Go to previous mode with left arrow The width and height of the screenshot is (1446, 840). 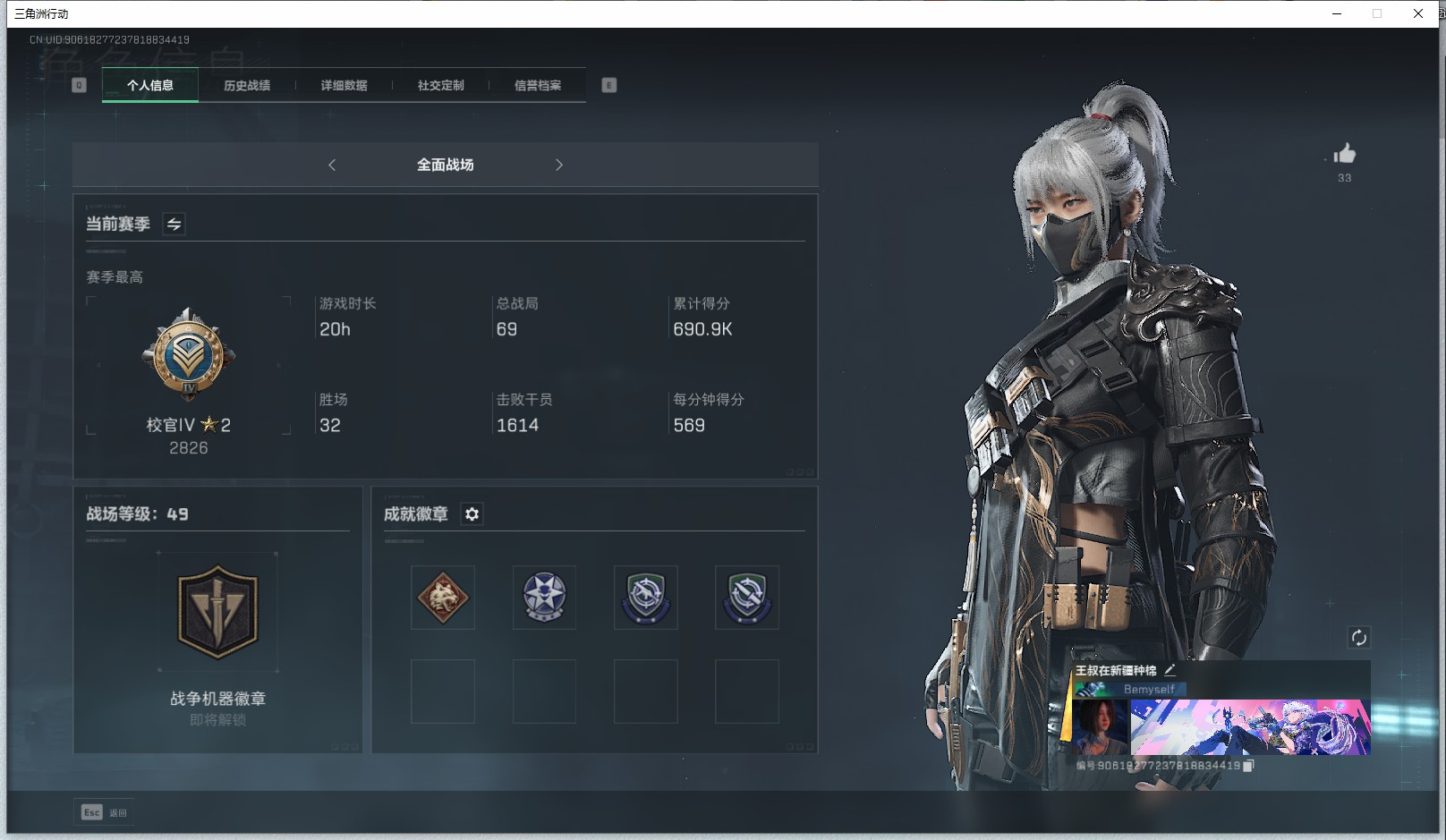[332, 165]
